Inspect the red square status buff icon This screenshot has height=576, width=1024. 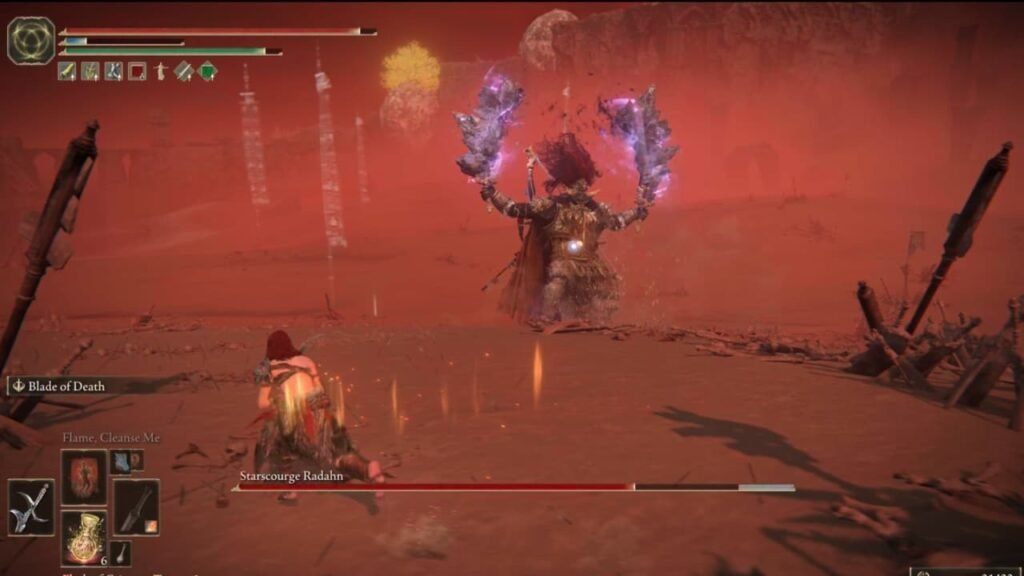[137, 71]
